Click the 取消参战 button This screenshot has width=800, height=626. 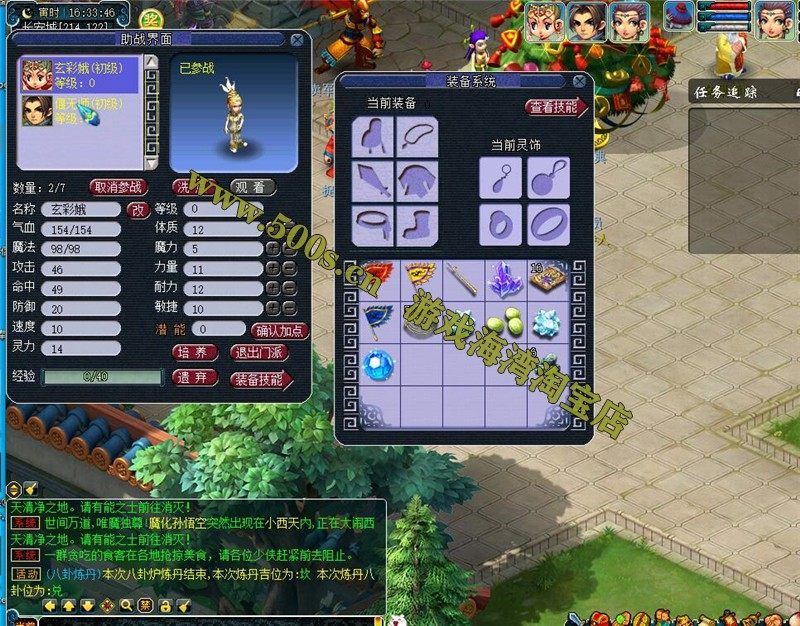118,187
